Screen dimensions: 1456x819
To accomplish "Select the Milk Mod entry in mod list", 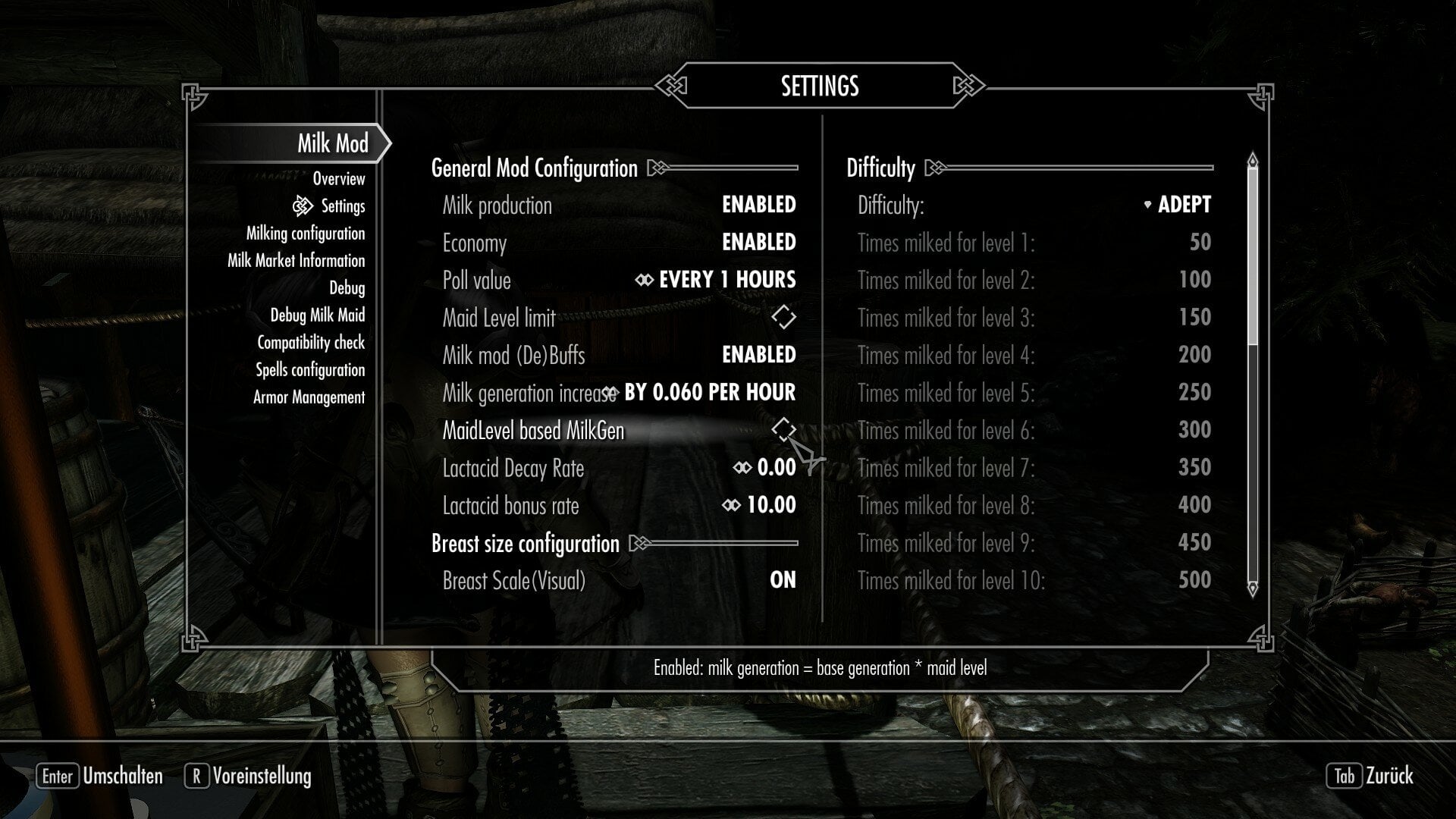I will [x=332, y=143].
